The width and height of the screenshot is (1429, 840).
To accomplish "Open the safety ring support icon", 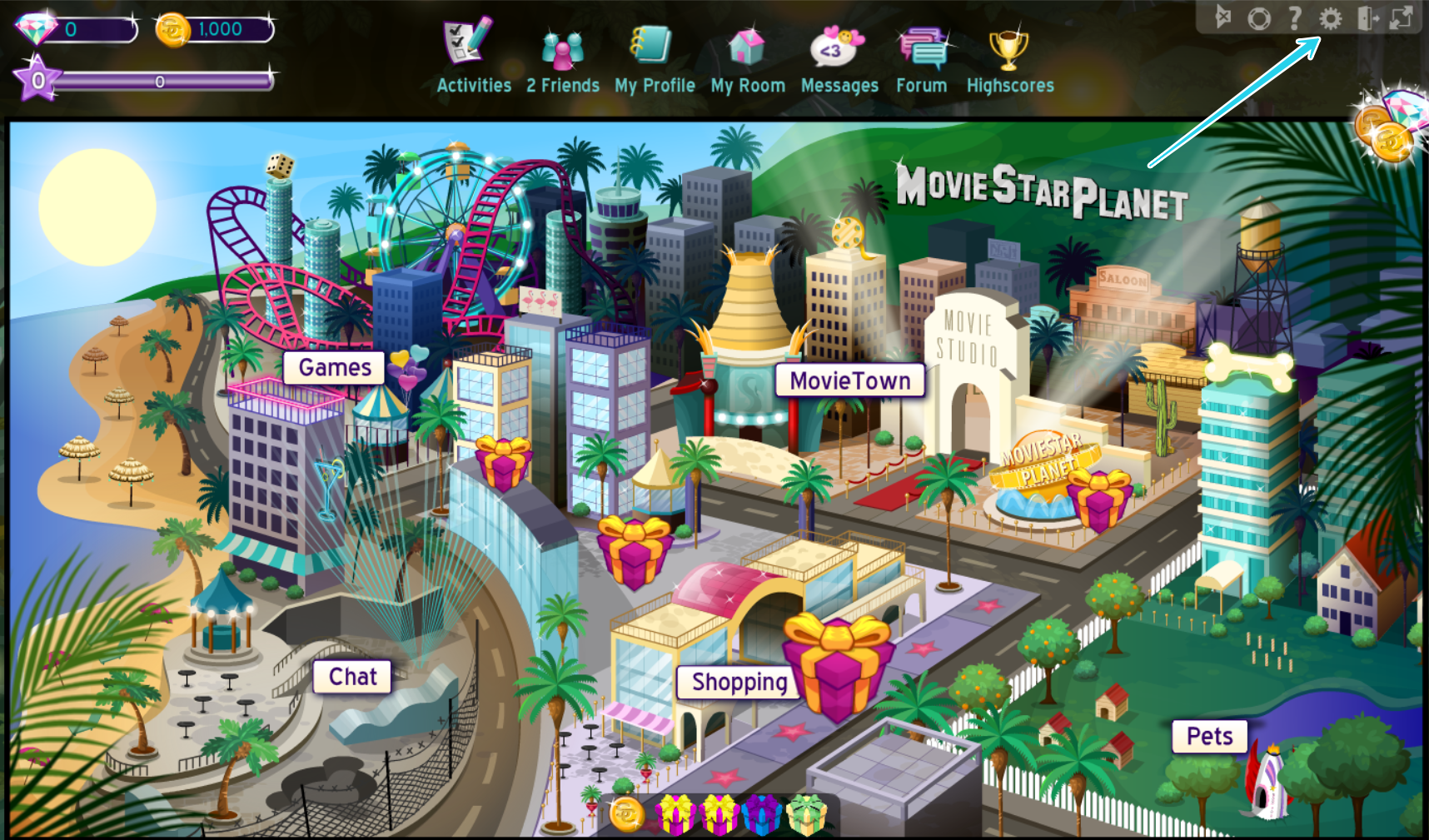I will tap(1259, 17).
